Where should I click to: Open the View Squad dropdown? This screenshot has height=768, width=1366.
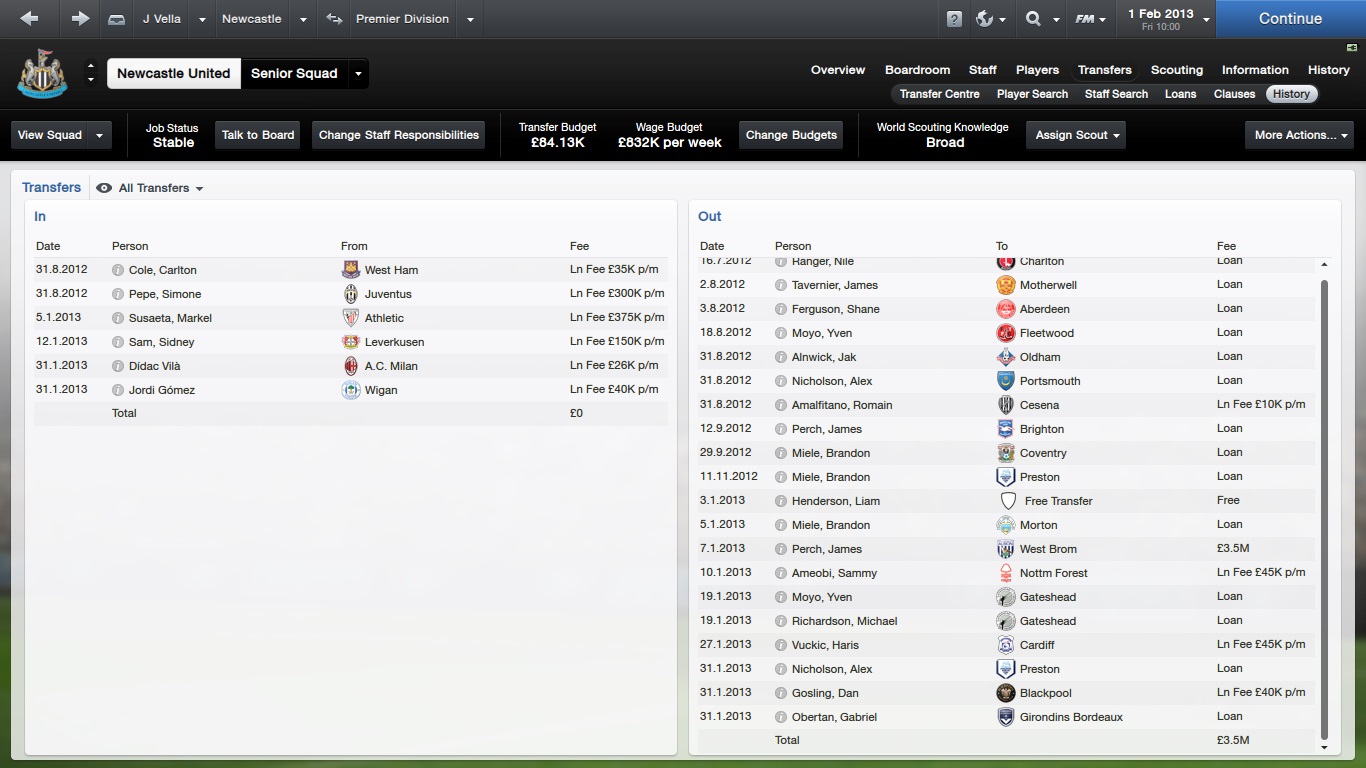pyautogui.click(x=60, y=135)
